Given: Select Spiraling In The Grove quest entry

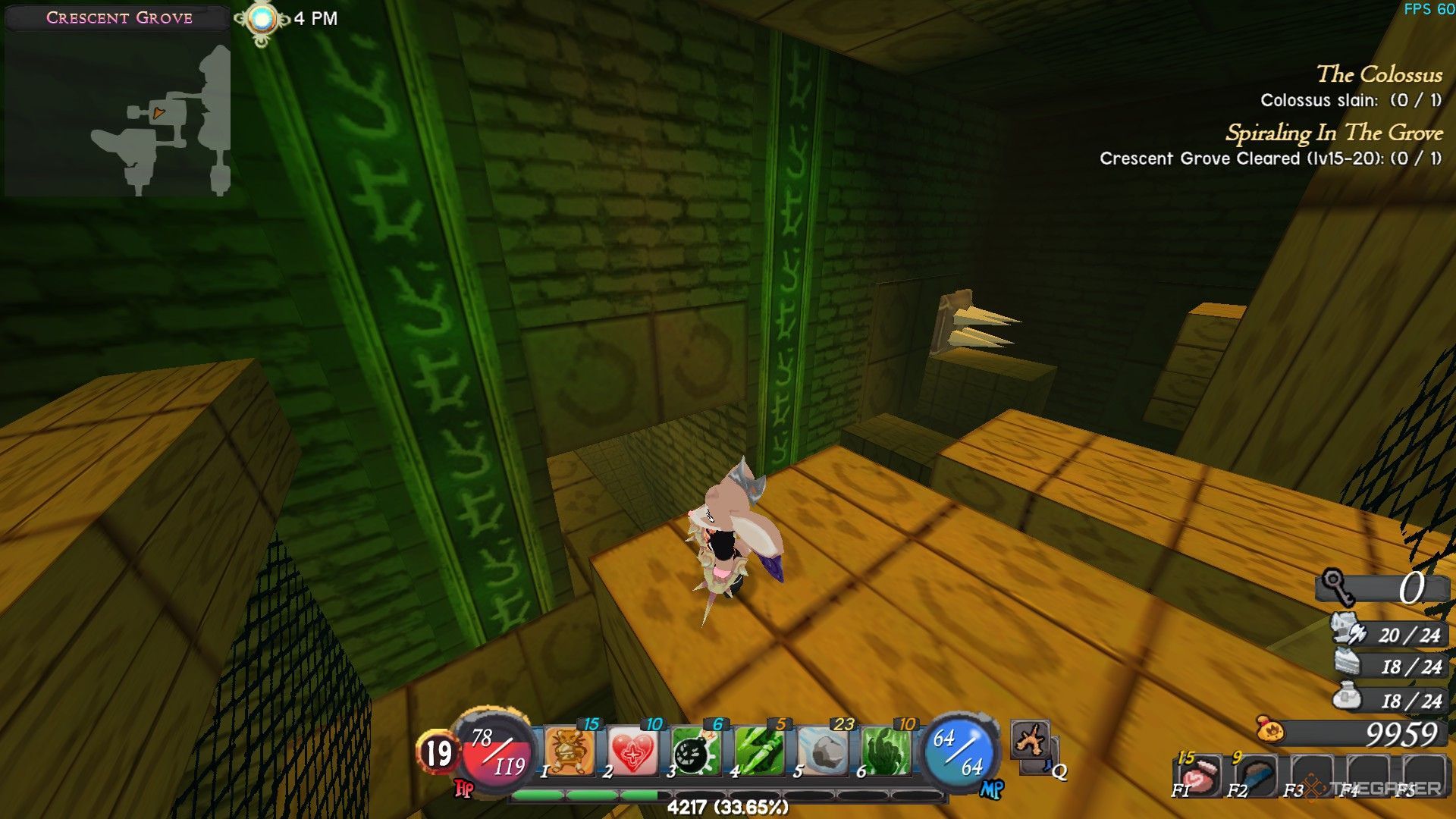Looking at the screenshot, I should coord(1334,133).
